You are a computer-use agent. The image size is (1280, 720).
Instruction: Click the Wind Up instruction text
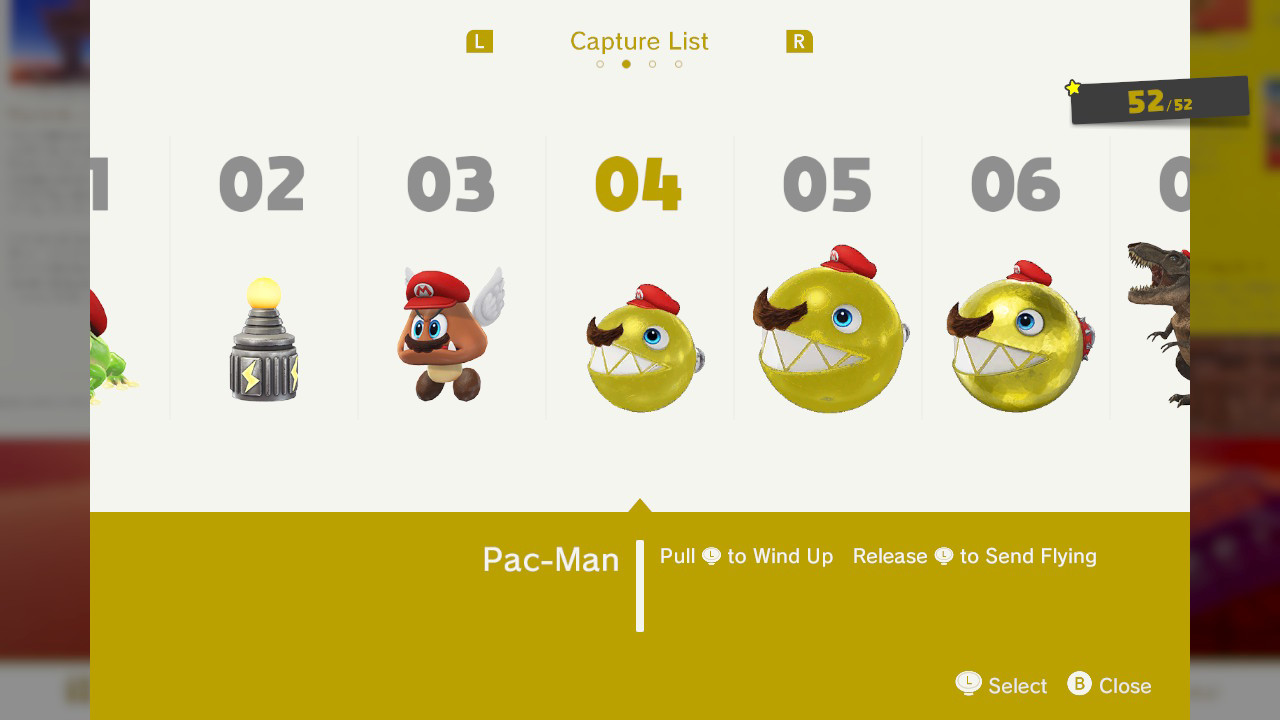[746, 556]
